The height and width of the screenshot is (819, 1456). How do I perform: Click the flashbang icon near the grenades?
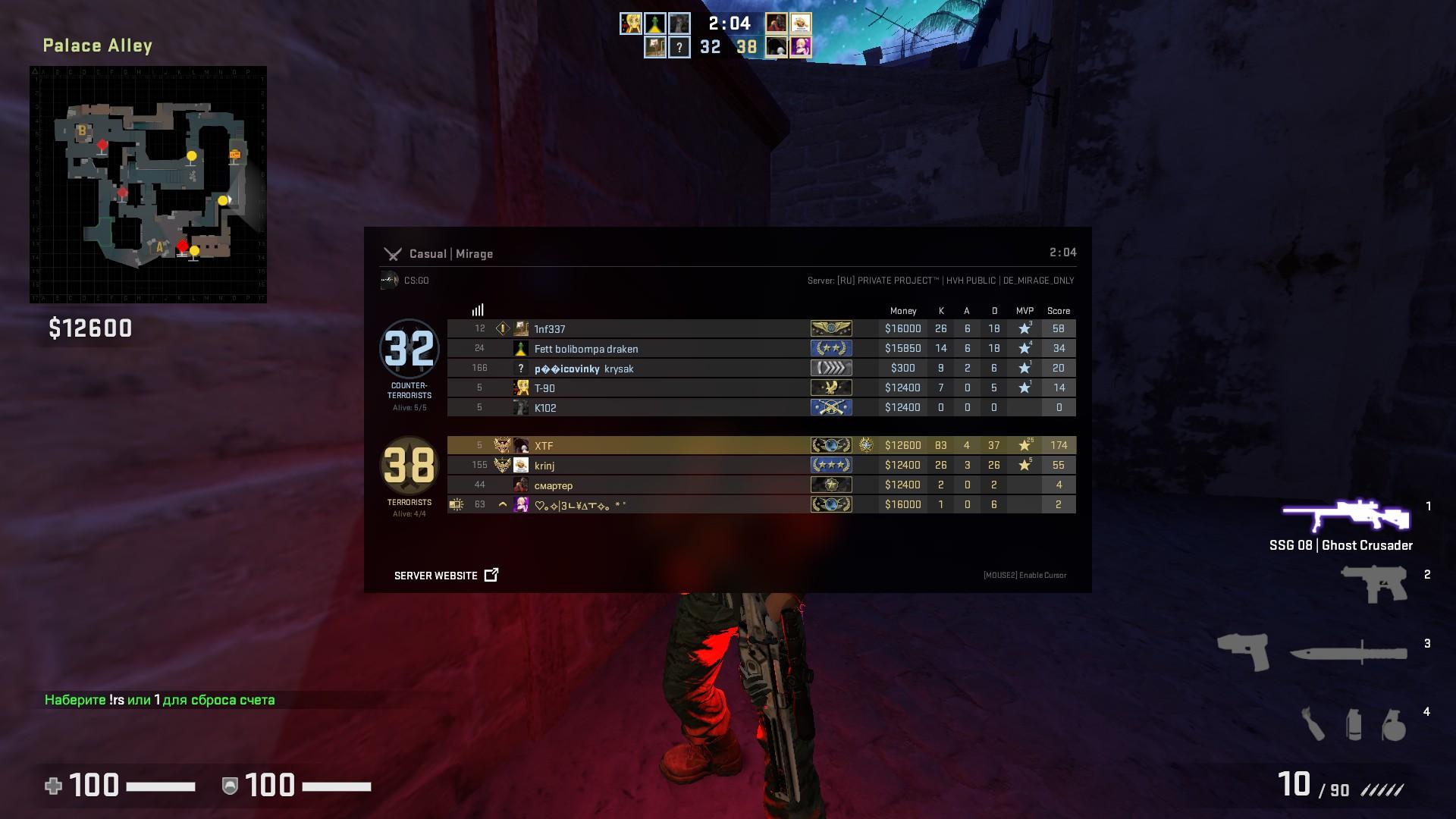pyautogui.click(x=1354, y=726)
